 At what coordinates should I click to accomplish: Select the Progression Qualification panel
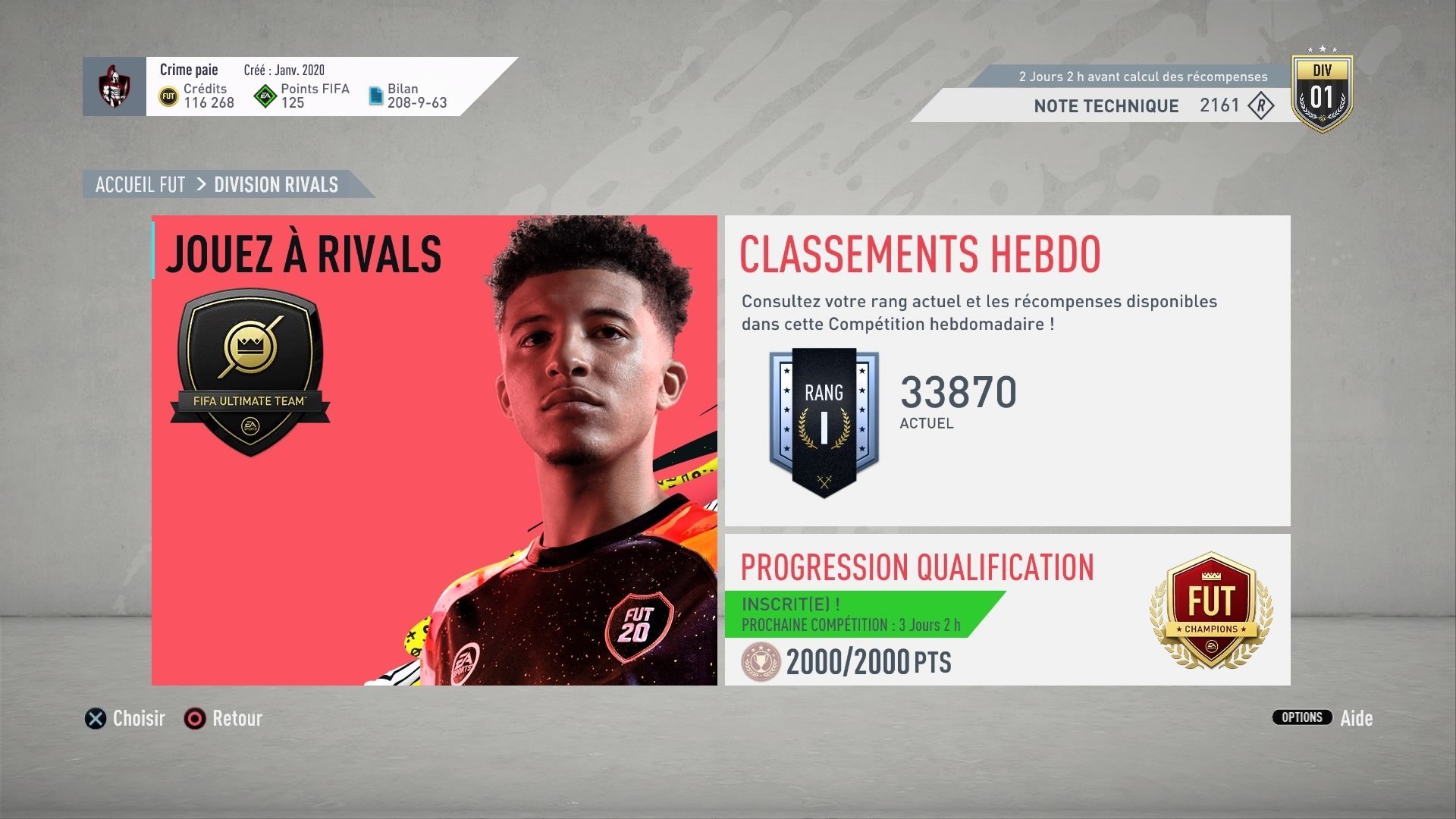pos(1007,610)
